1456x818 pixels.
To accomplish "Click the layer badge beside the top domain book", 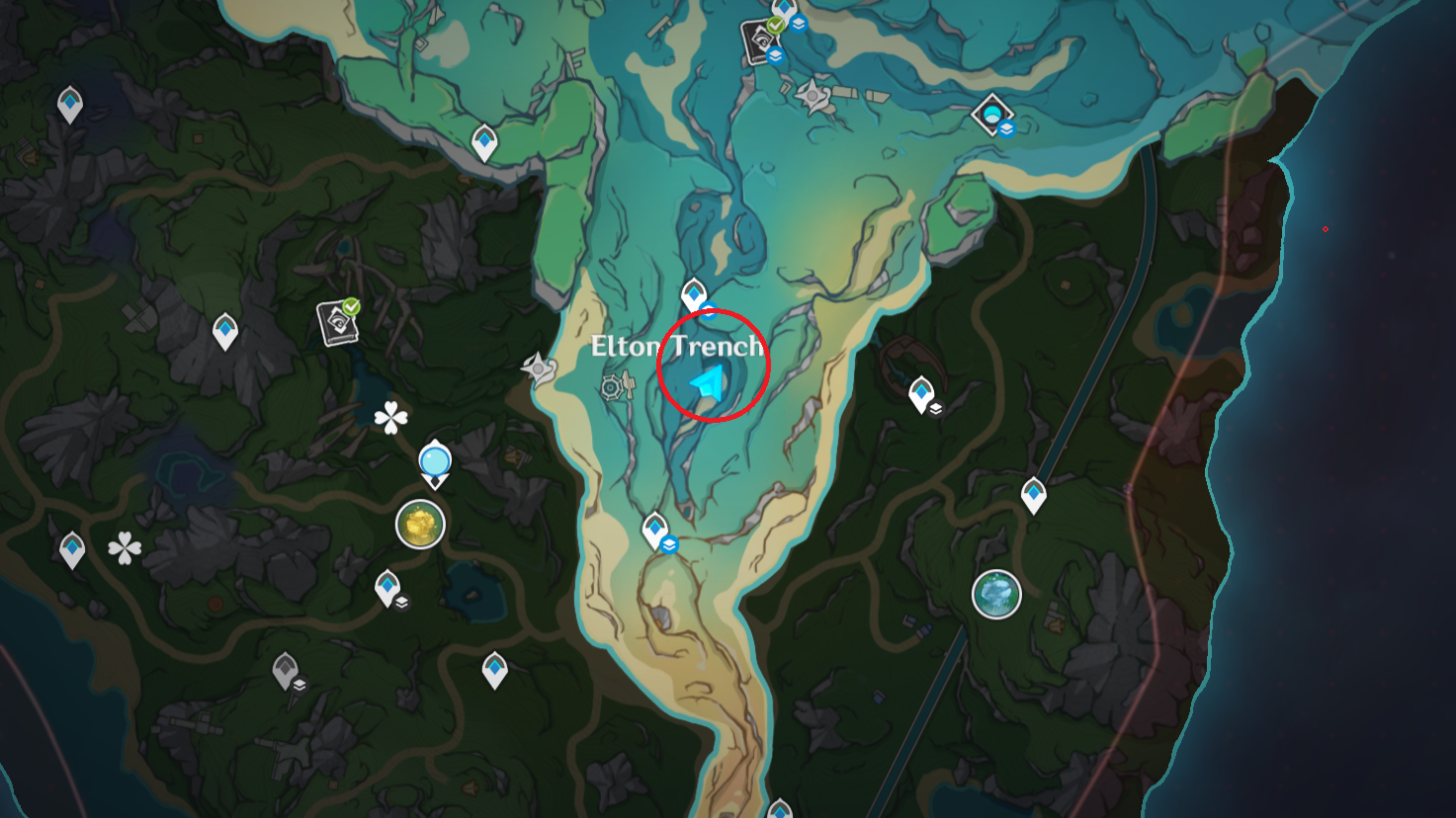I will (x=775, y=55).
